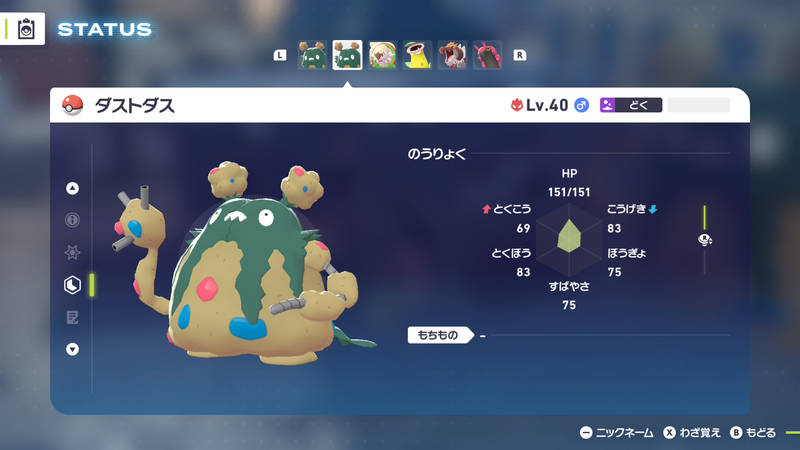Image resolution: width=800 pixels, height=450 pixels.
Task: Click the up arrow in the side page list
Action: tap(72, 189)
